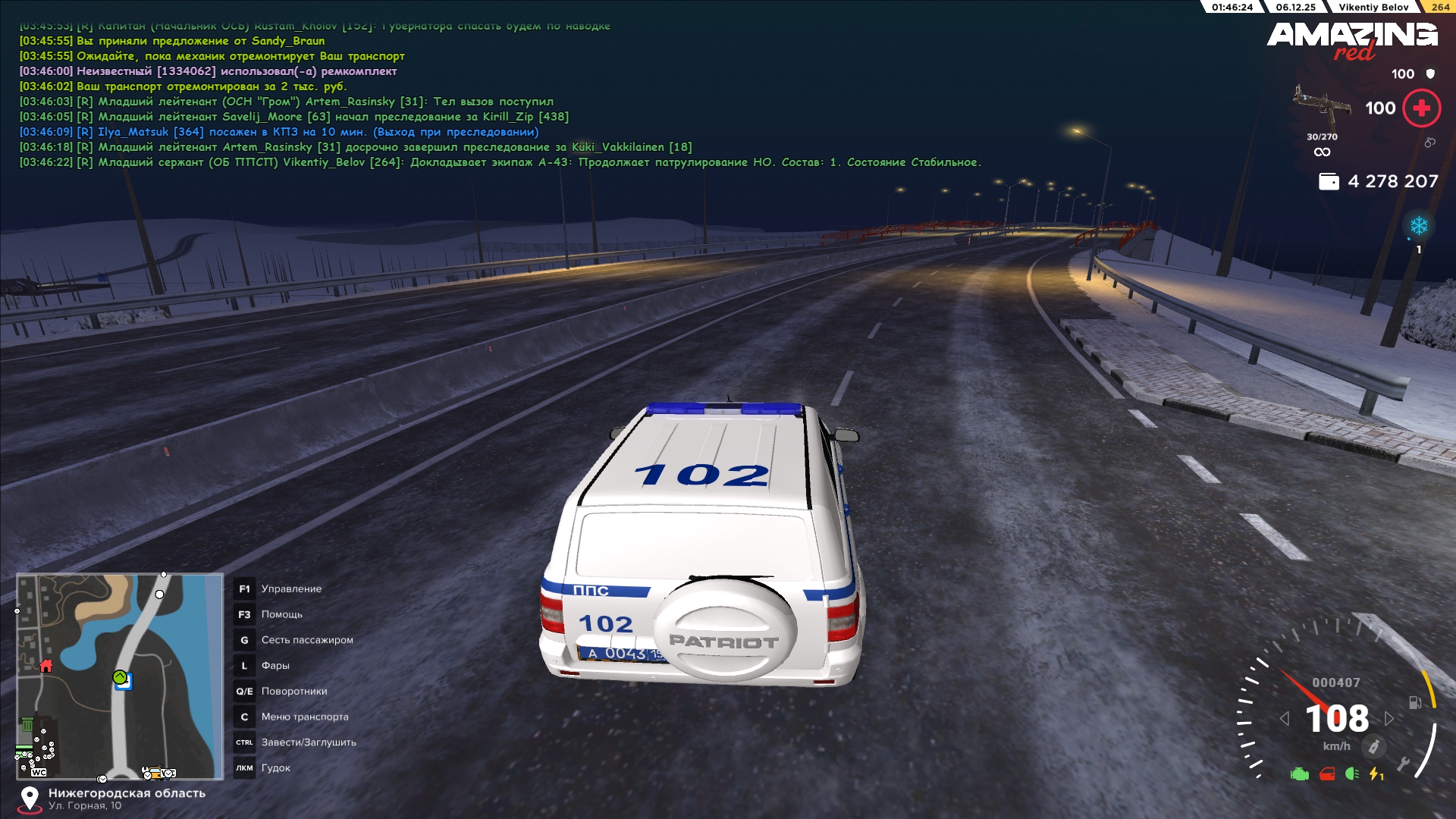Click the green player arrow on minimap

tap(120, 677)
